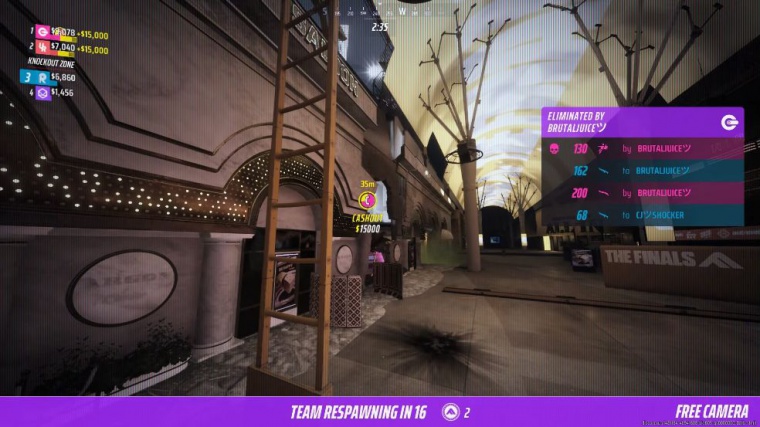Select the first-place pink team icon

(x=42, y=32)
